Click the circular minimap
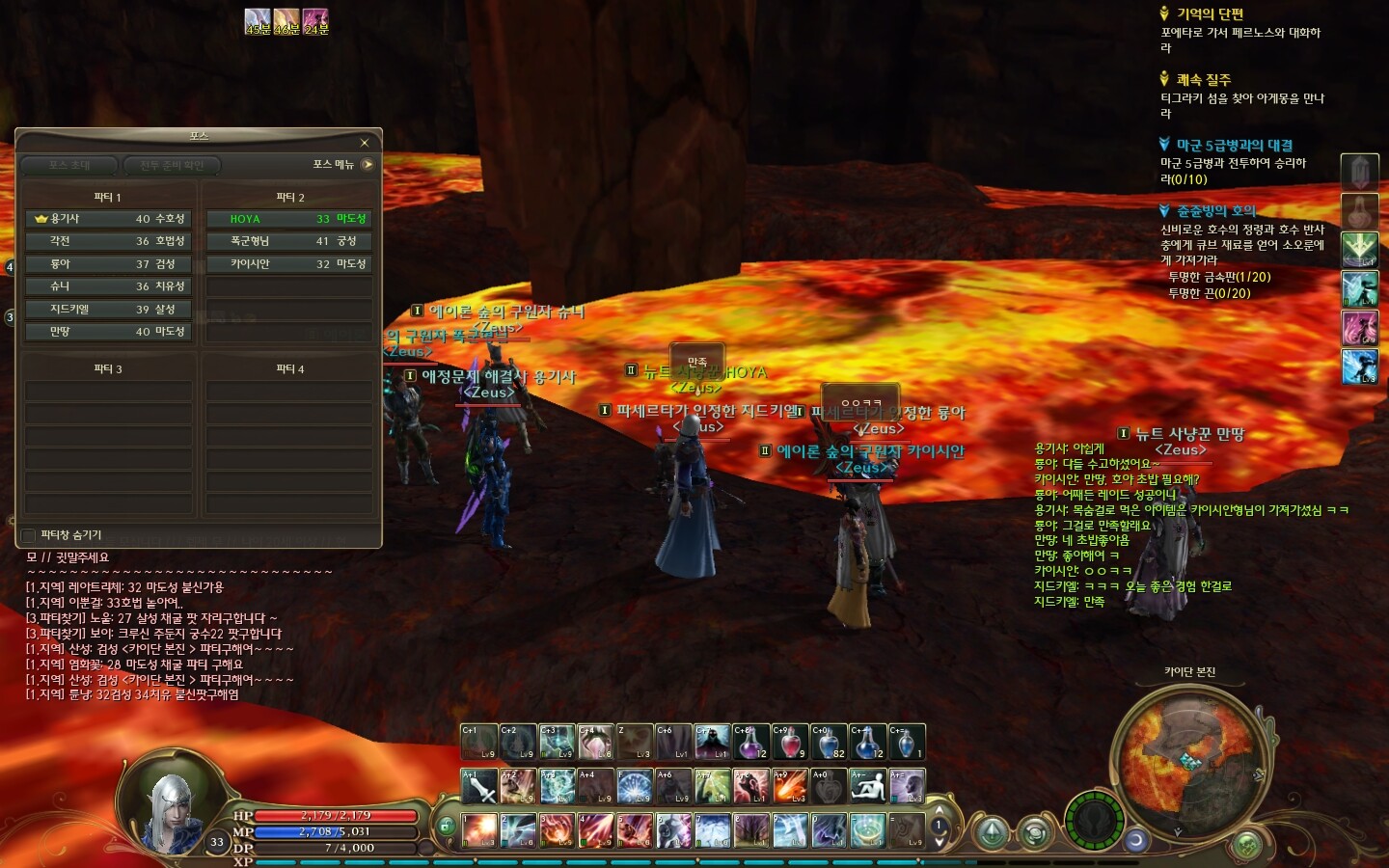 [x=1186, y=755]
